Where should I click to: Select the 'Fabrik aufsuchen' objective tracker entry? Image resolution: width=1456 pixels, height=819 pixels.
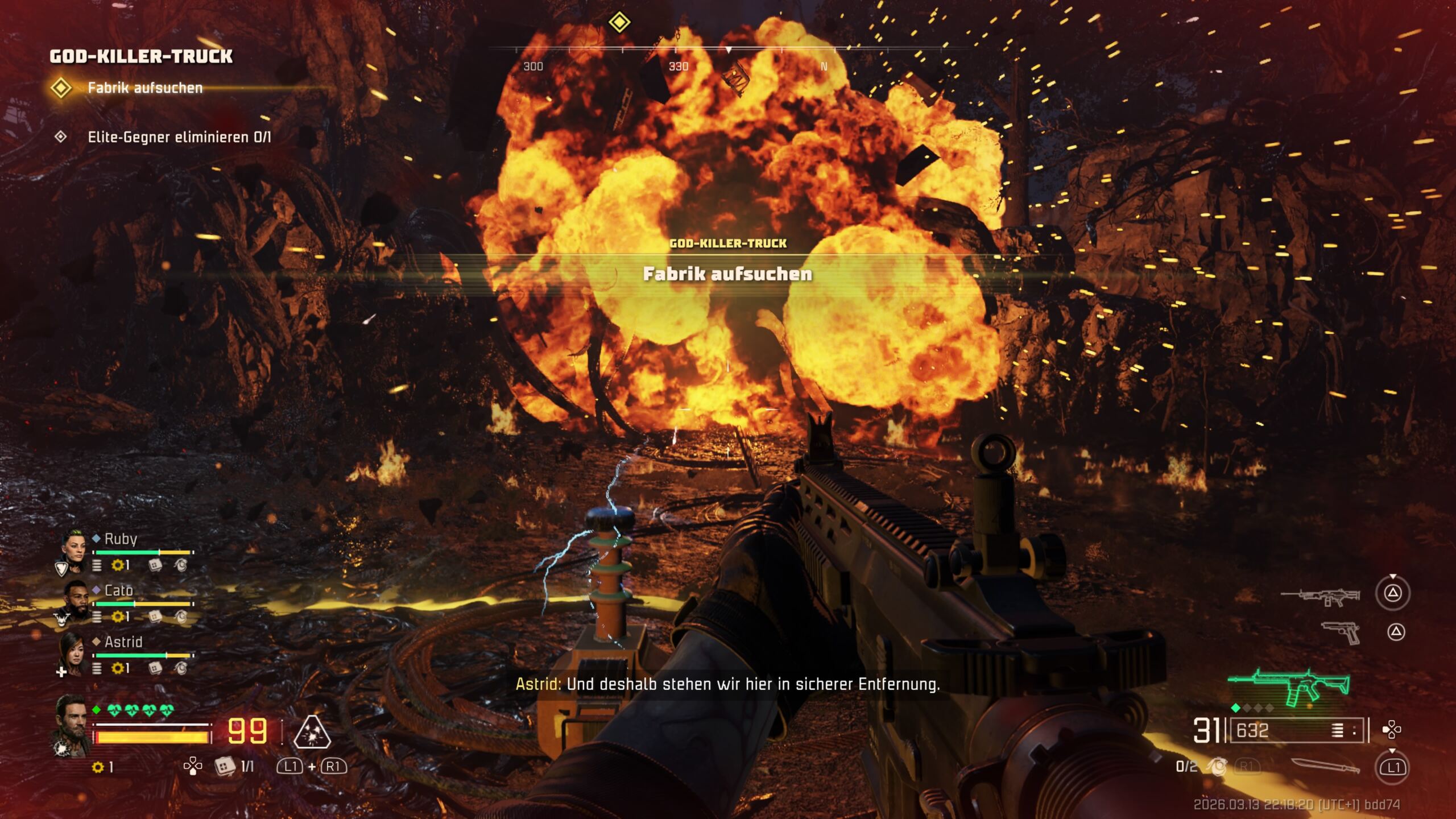(x=145, y=88)
